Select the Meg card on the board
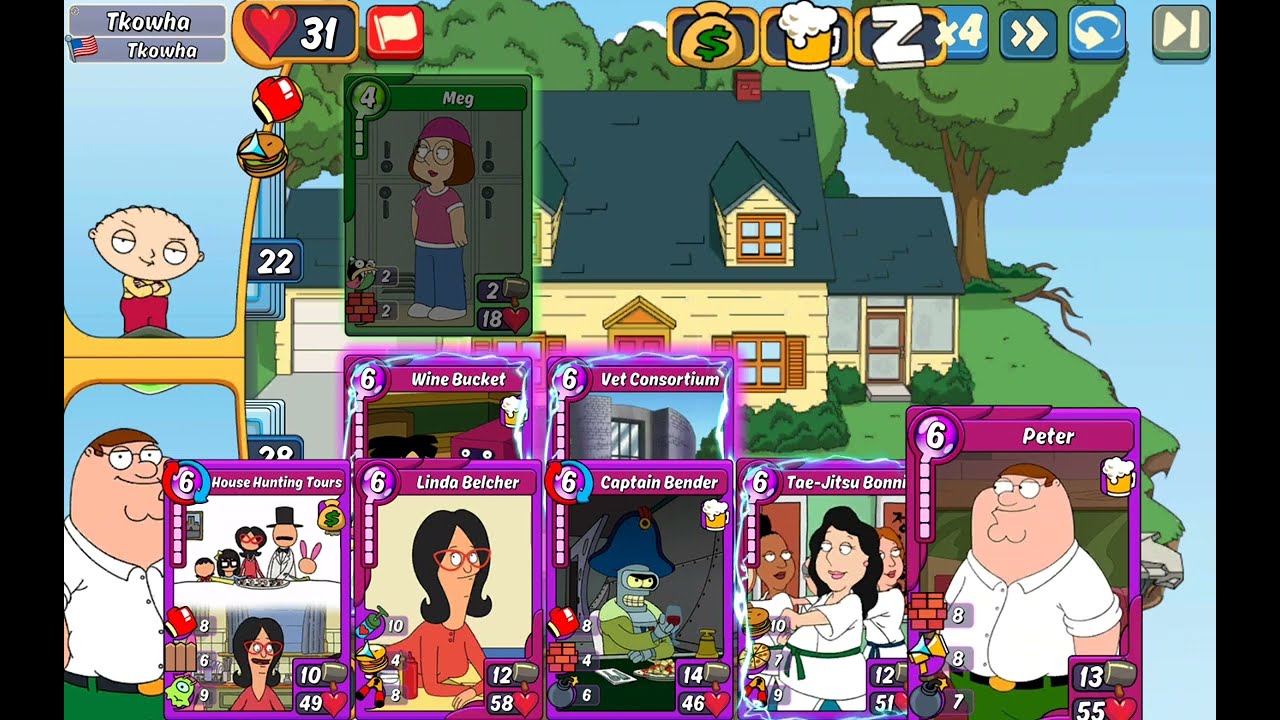This screenshot has width=1280, height=720. [x=438, y=207]
